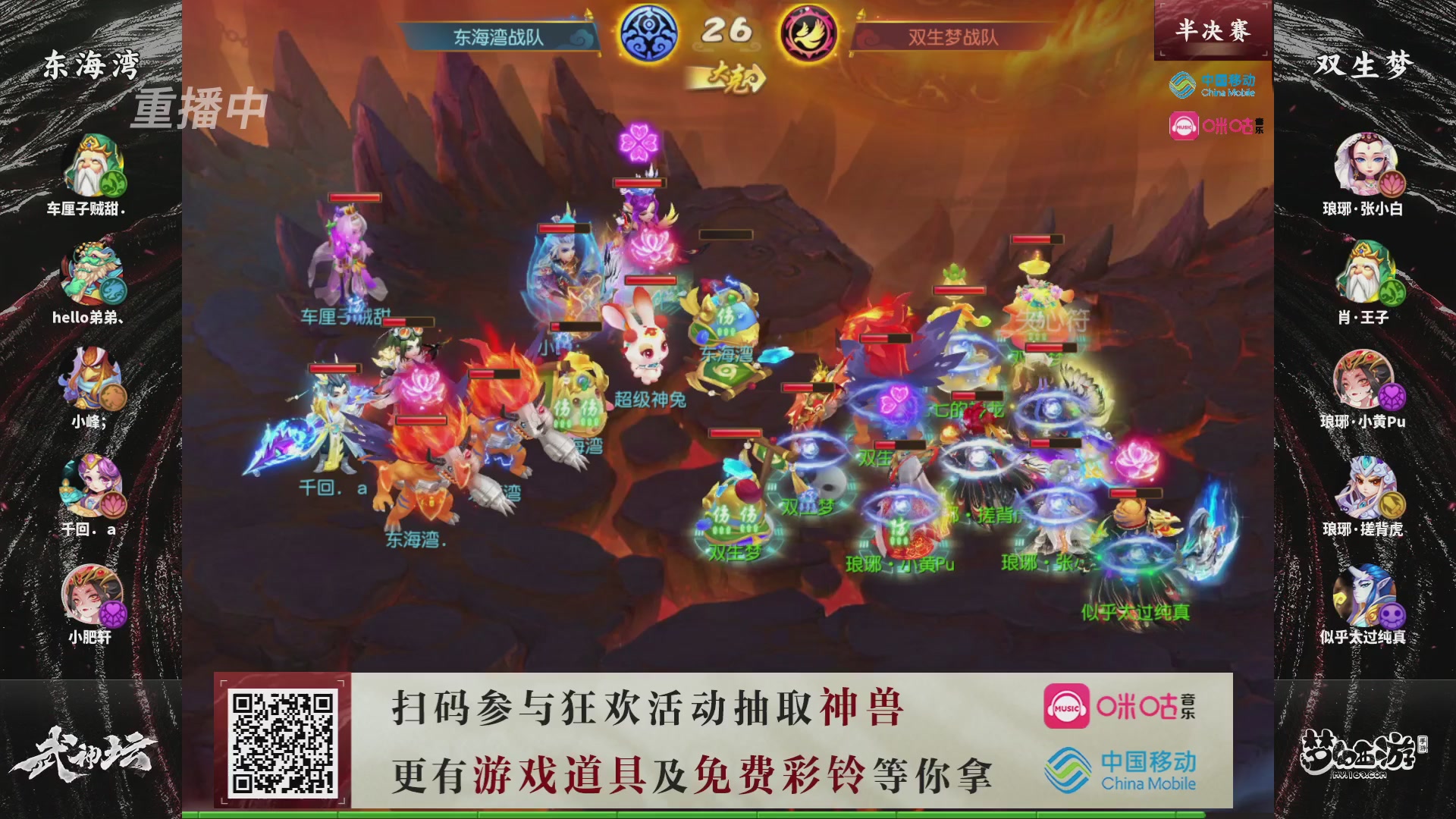This screenshot has height=819, width=1456.
Task: Select 琅琊·张小白 avatar in right sidebar
Action: click(x=1364, y=165)
